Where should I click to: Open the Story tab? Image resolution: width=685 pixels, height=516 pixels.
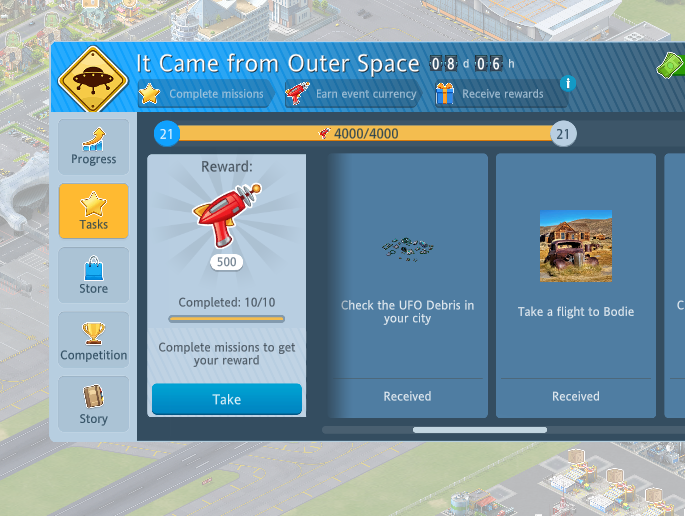click(x=94, y=404)
